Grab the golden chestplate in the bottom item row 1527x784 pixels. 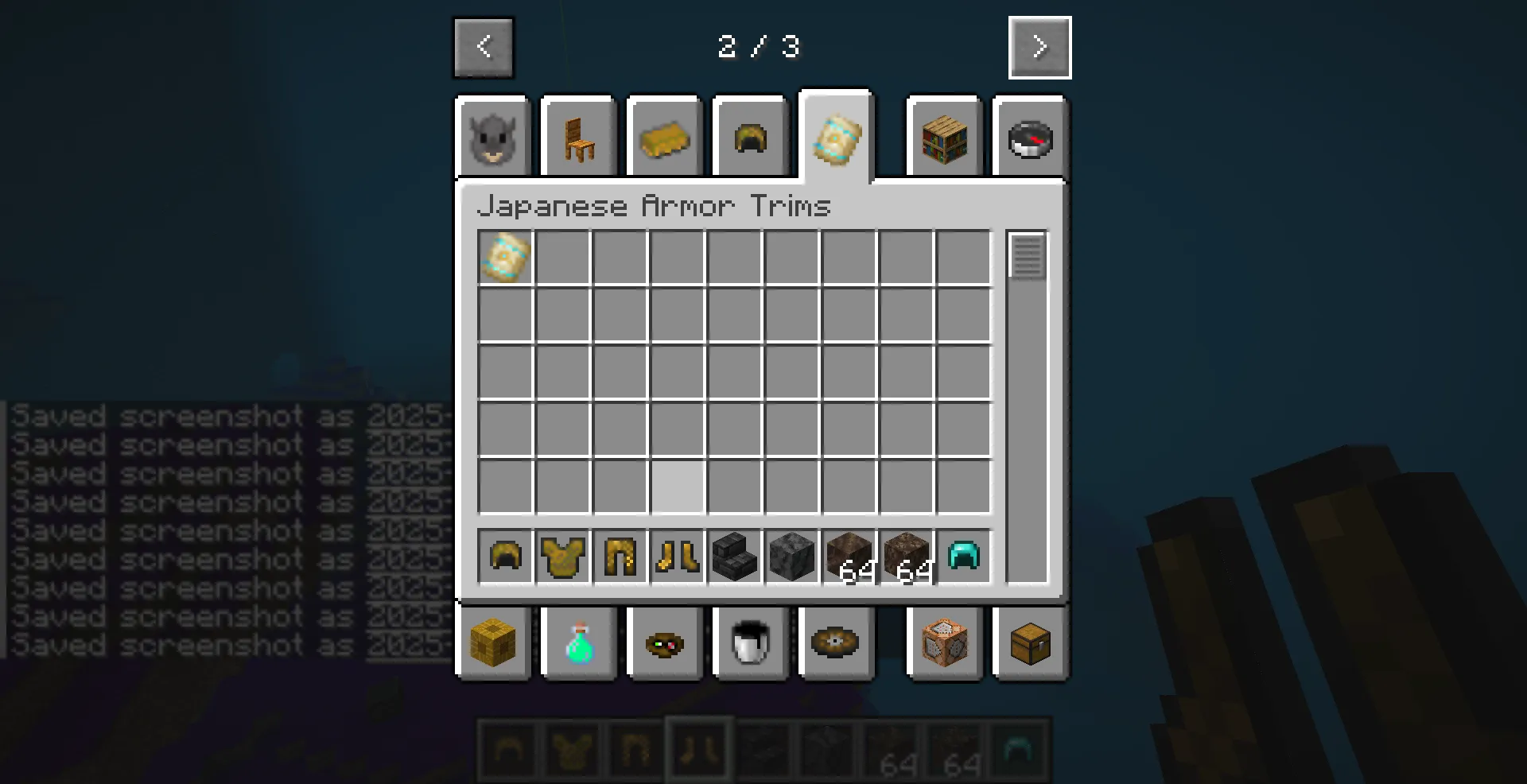pos(562,557)
